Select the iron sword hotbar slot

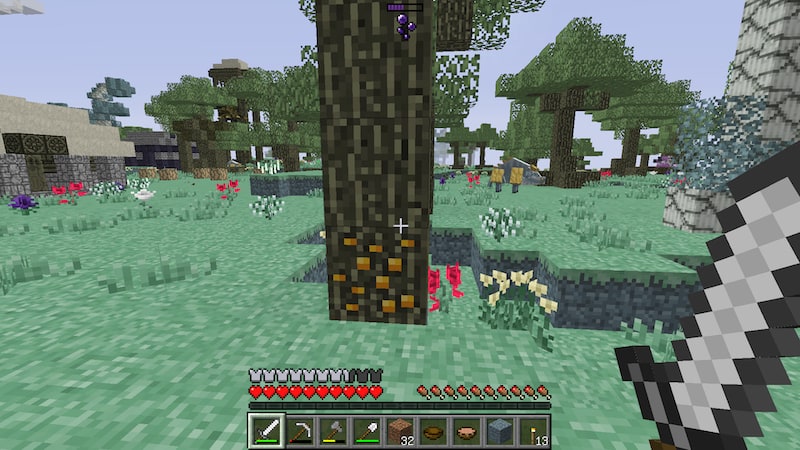(x=265, y=431)
